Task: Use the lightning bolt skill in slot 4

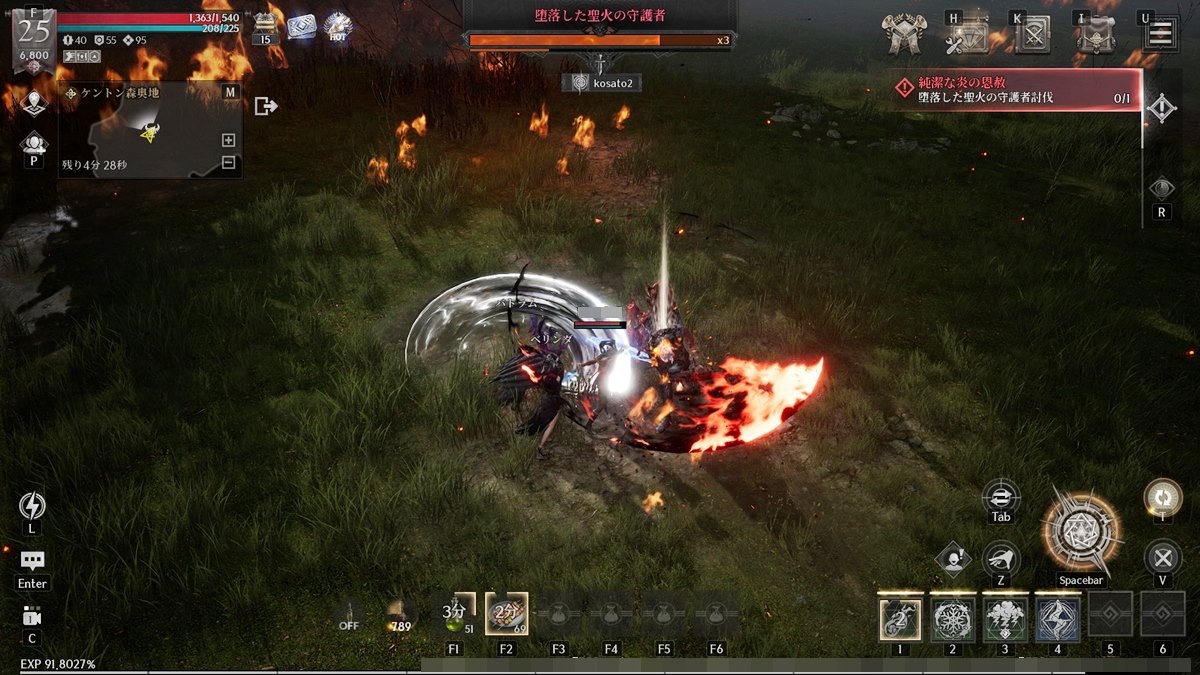Action: 1057,619
